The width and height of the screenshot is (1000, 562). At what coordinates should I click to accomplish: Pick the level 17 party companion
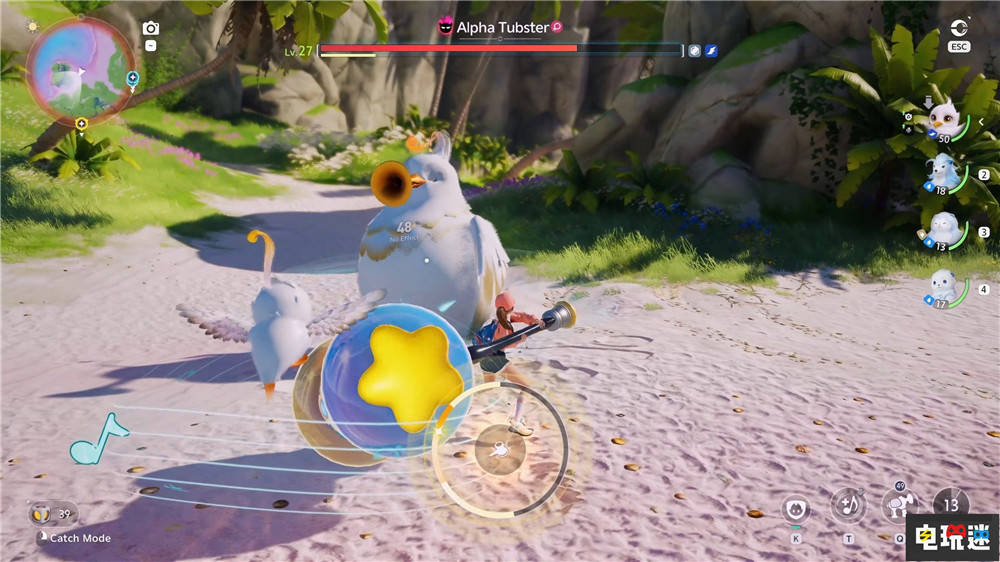click(943, 288)
